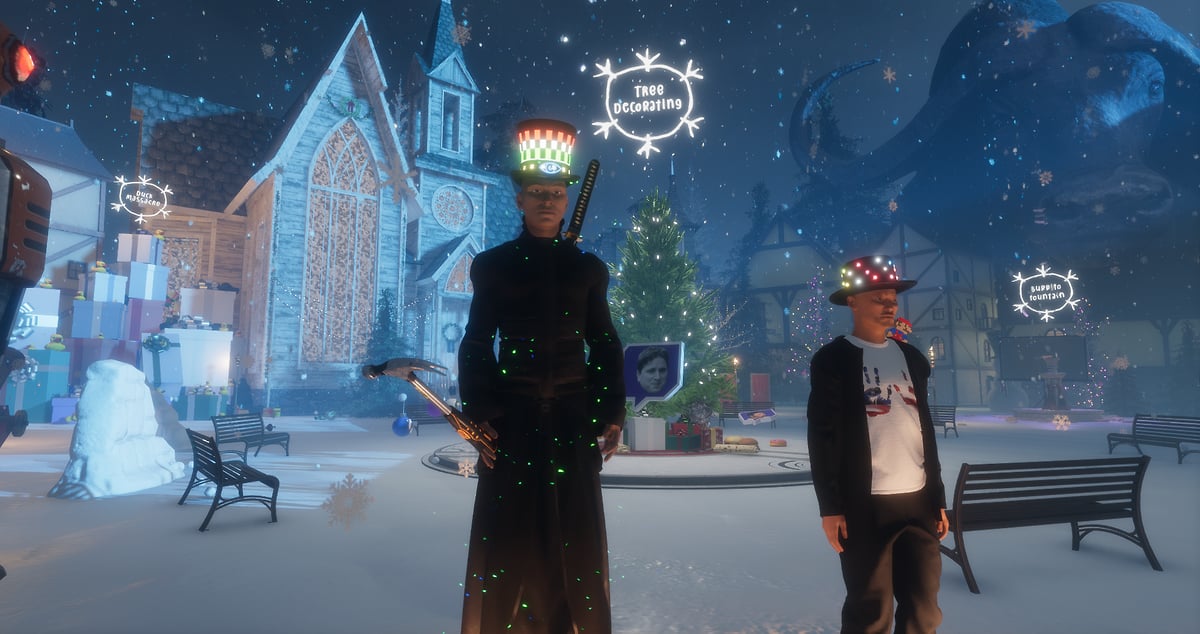
Task: Select the Tree Decorating snowflake marker
Action: pyautogui.click(x=648, y=102)
